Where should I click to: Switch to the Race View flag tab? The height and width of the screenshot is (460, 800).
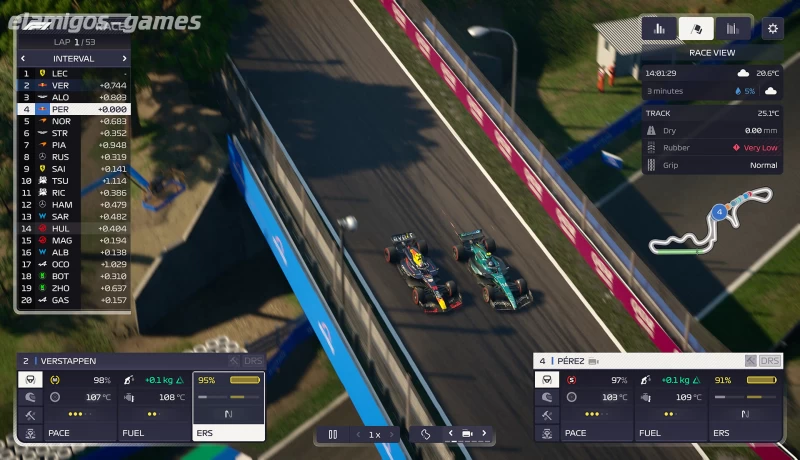click(x=696, y=28)
